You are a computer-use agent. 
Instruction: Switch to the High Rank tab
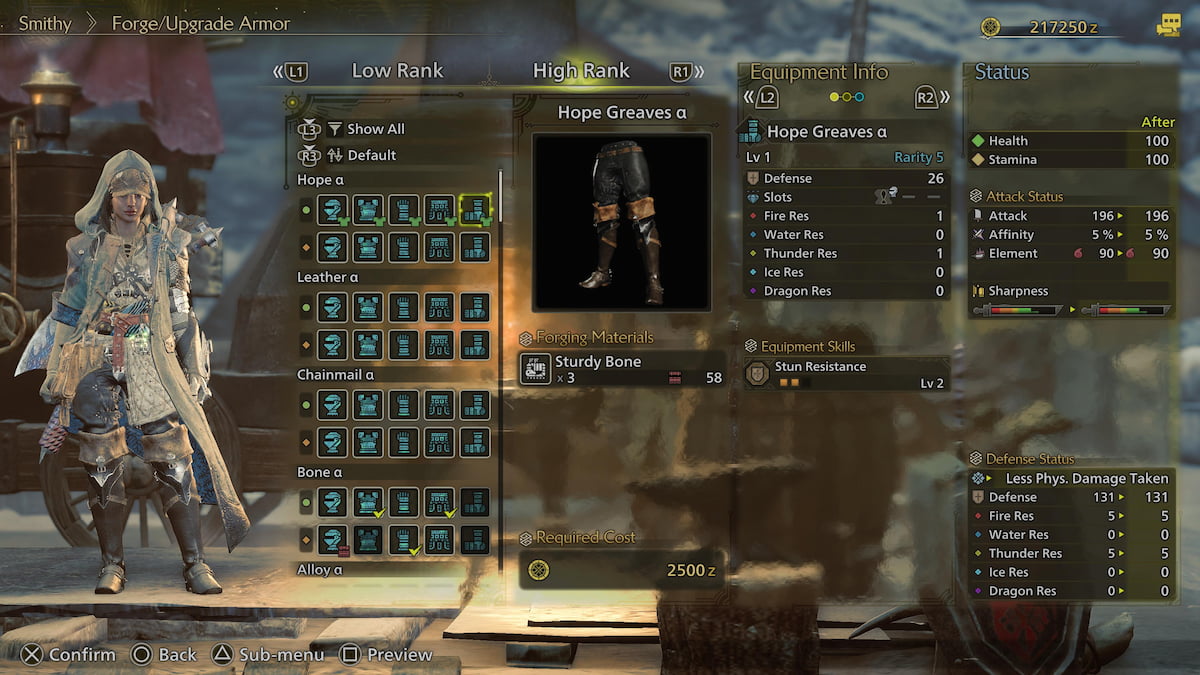[x=581, y=71]
